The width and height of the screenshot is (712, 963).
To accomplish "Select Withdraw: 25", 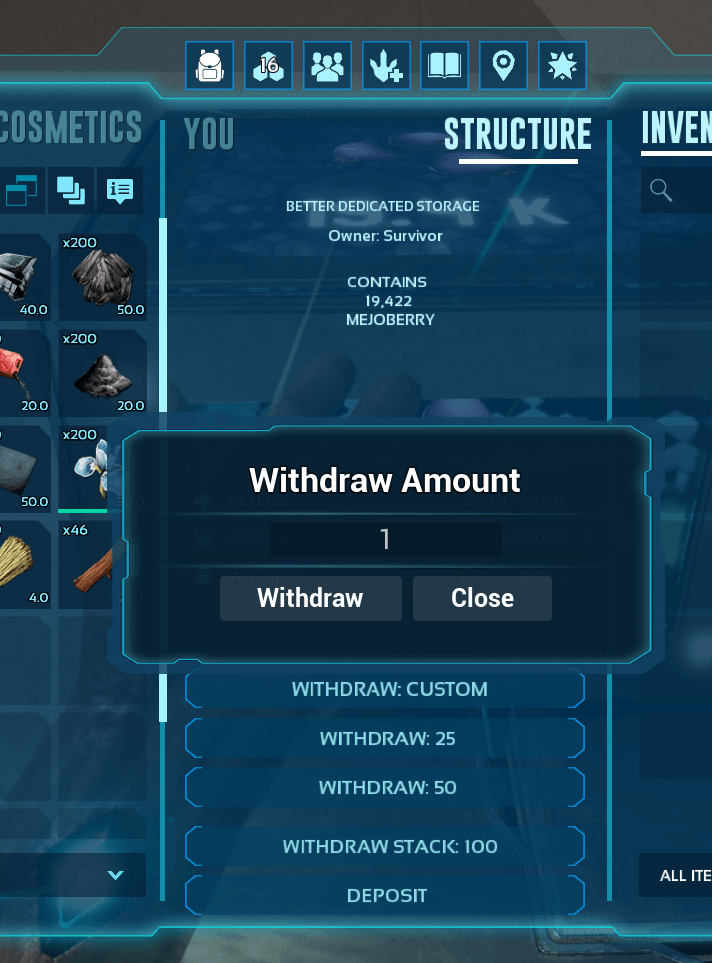I will [x=387, y=738].
